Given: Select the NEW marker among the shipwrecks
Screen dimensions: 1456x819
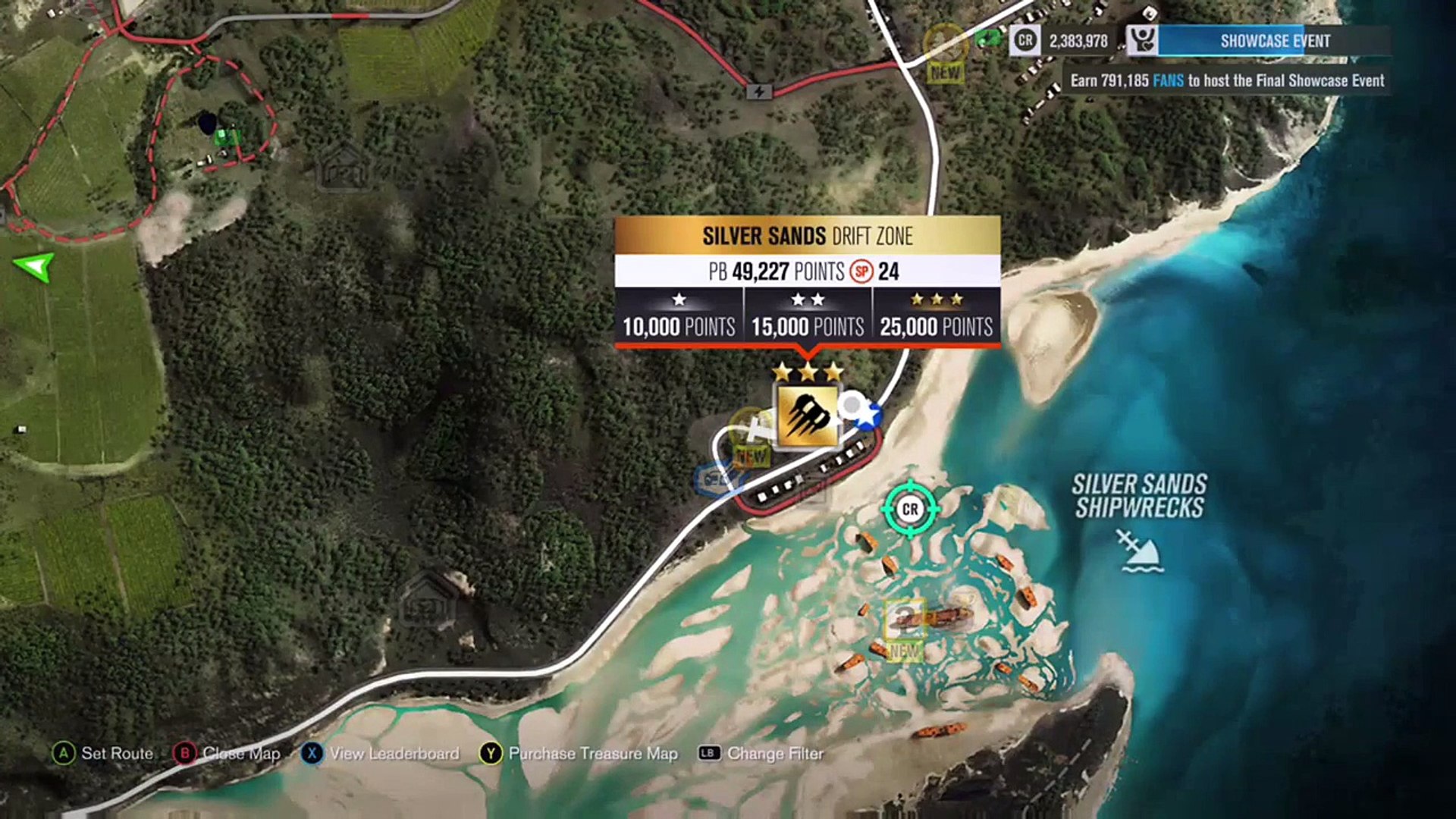Looking at the screenshot, I should [x=905, y=628].
